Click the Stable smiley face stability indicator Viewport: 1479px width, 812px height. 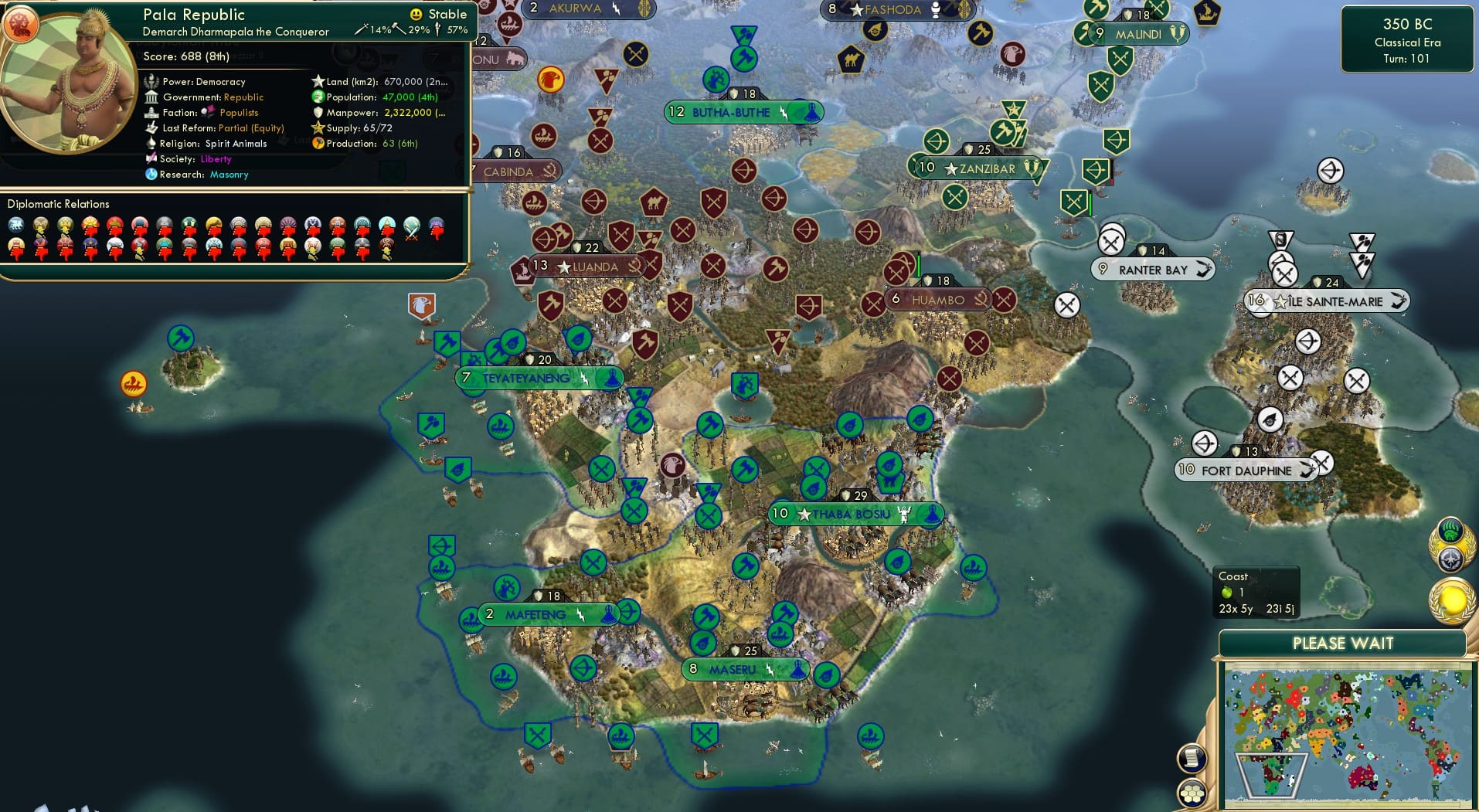(x=416, y=14)
